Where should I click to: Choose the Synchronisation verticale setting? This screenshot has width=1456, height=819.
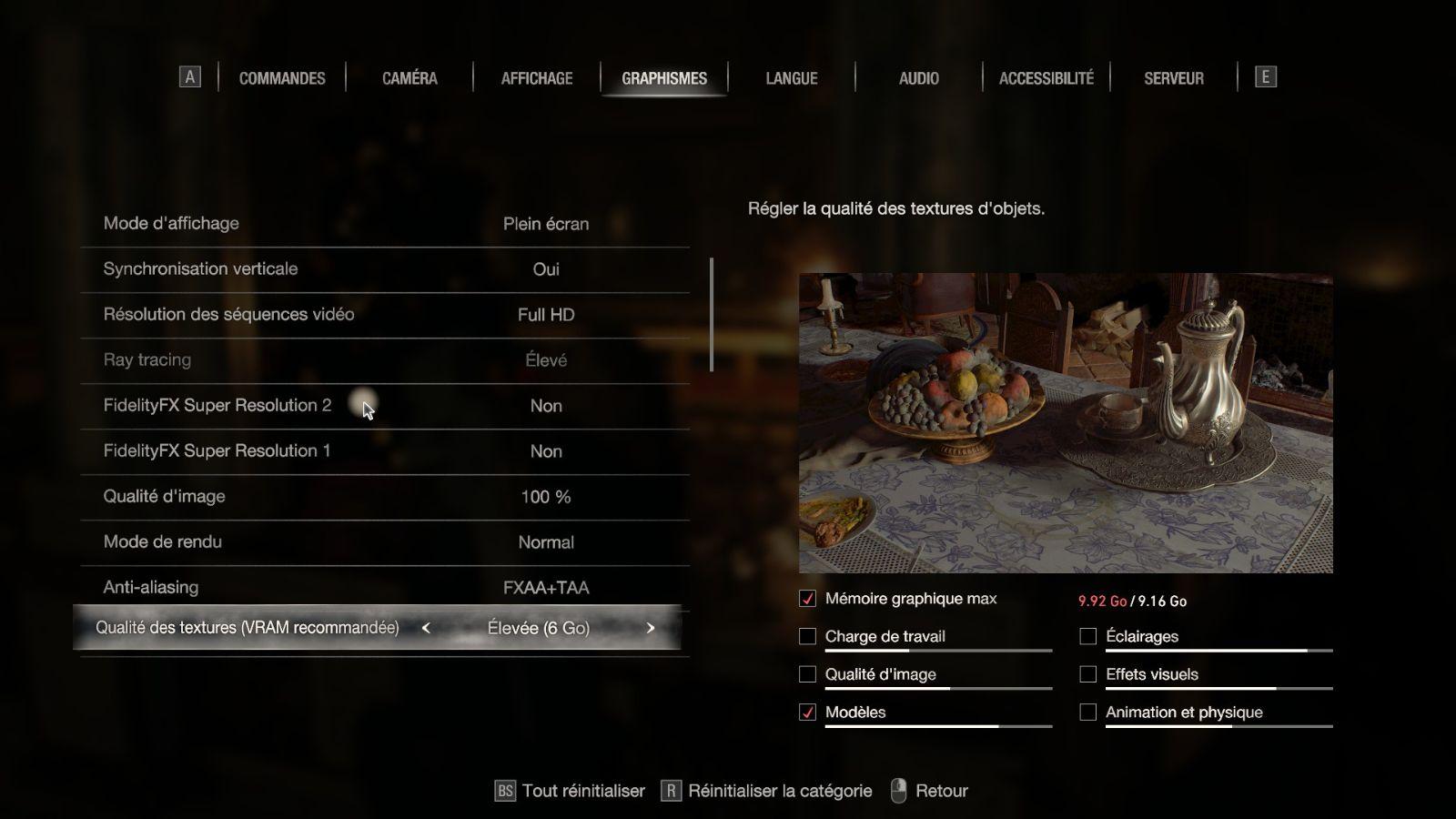[x=384, y=269]
